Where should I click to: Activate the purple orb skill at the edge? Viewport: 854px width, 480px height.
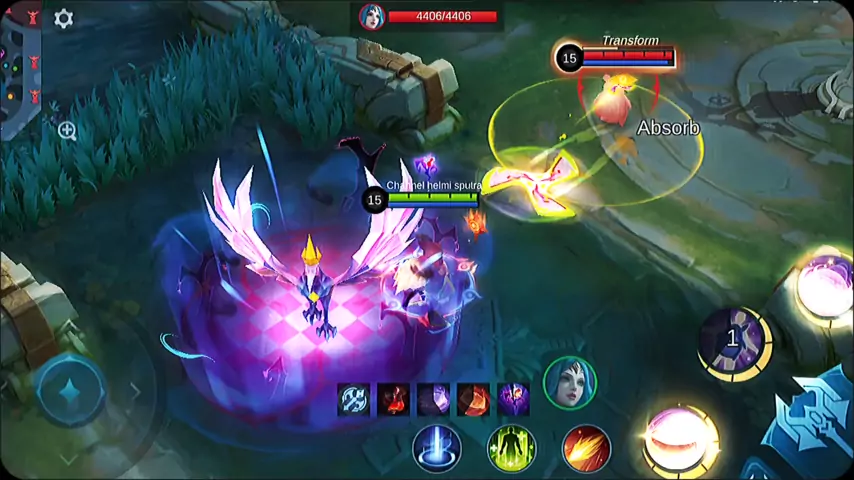(x=826, y=287)
